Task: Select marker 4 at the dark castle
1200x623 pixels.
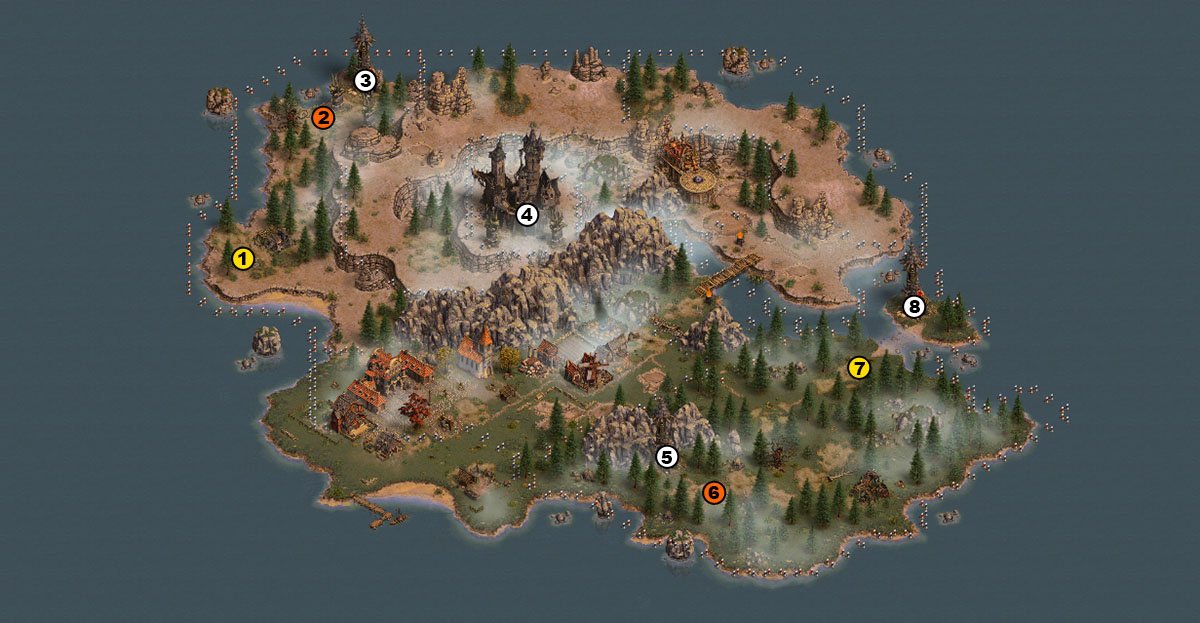Action: [x=527, y=214]
